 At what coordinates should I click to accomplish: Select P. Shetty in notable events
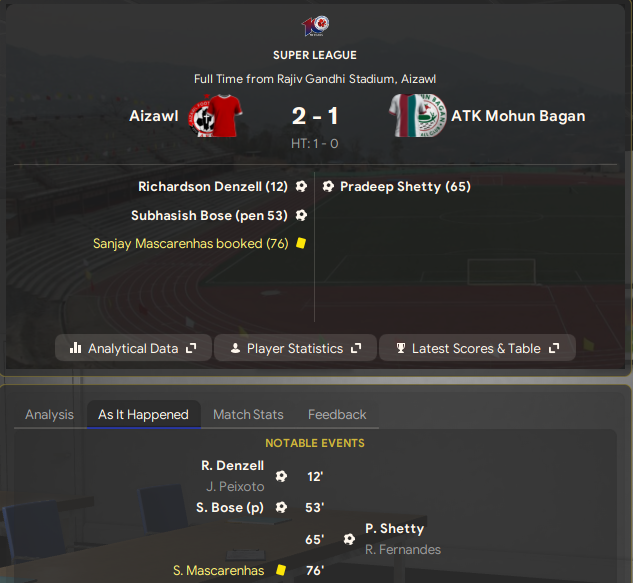pyautogui.click(x=394, y=528)
